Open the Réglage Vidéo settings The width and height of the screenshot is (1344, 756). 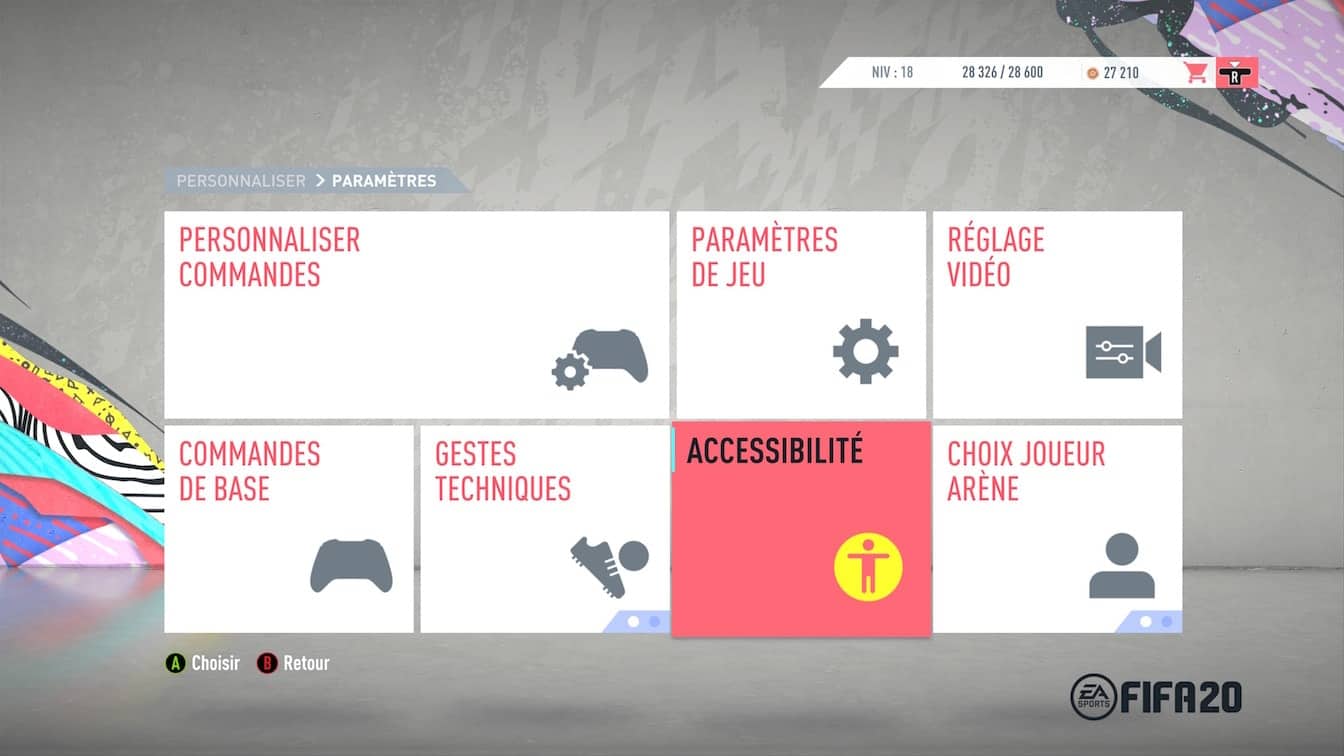click(x=1057, y=314)
